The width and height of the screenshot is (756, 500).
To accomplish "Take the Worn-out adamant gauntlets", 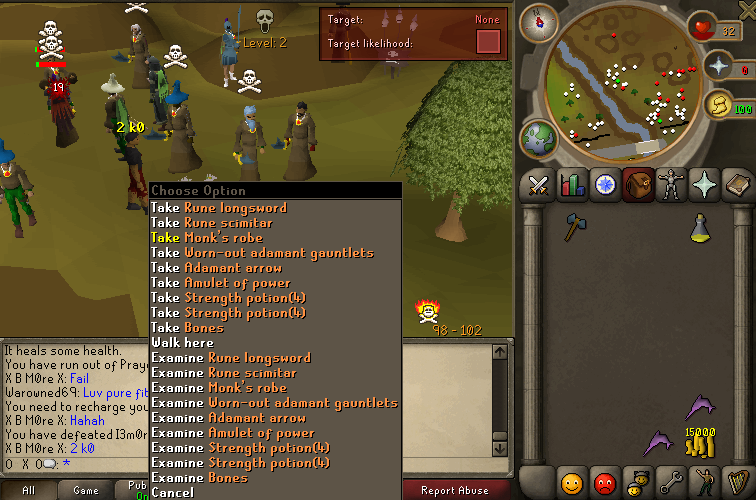I will point(262,253).
